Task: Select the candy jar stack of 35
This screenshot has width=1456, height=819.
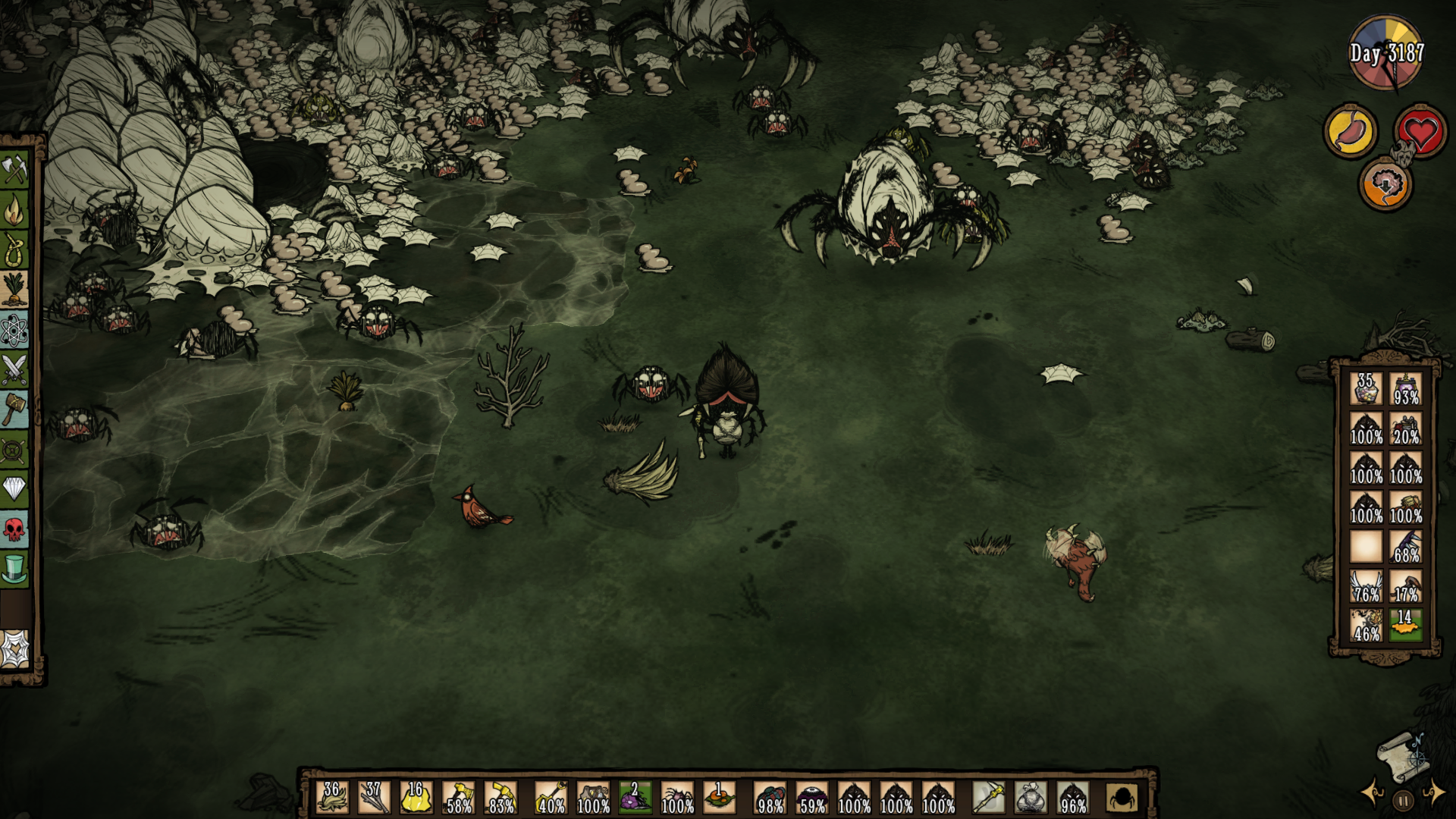Action: pos(1366,388)
